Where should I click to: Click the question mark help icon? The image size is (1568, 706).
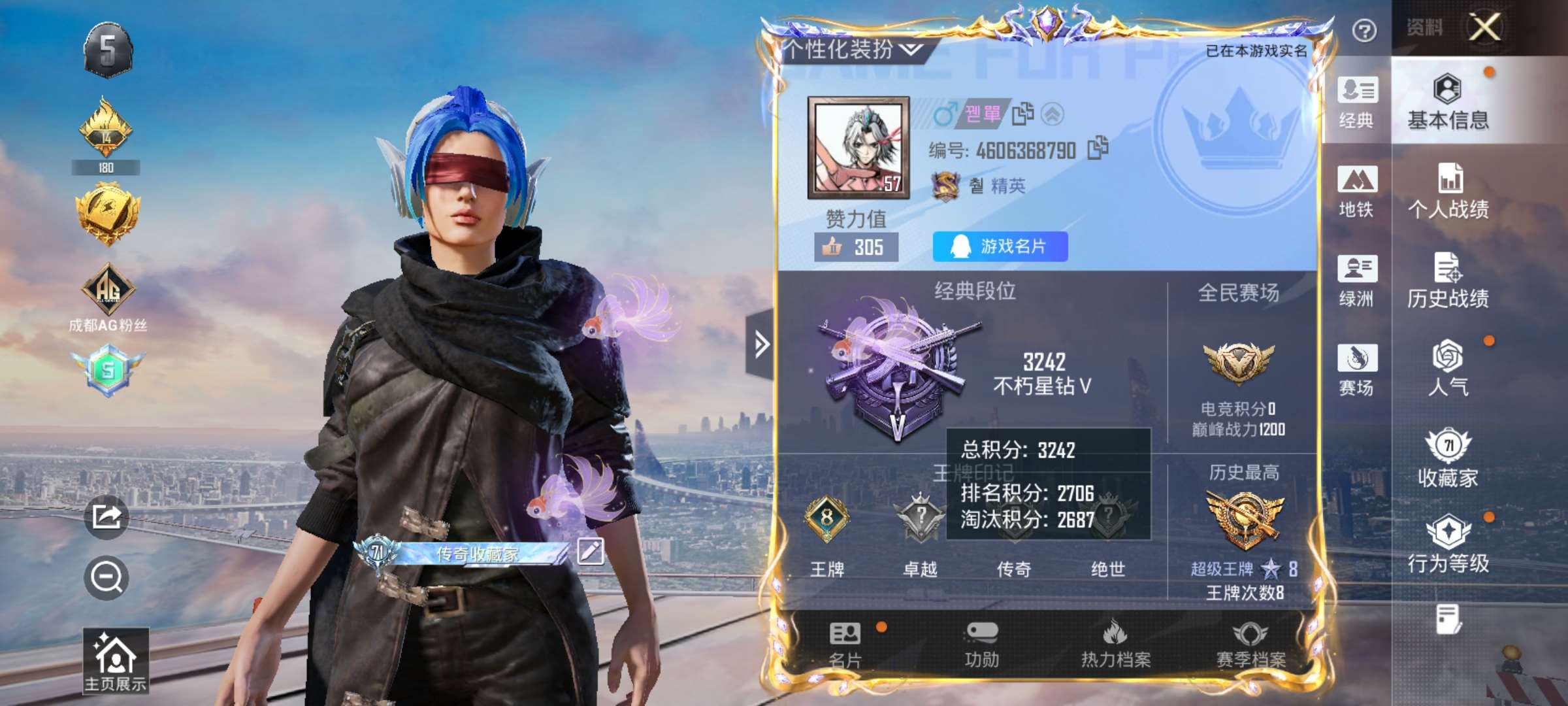1364,30
